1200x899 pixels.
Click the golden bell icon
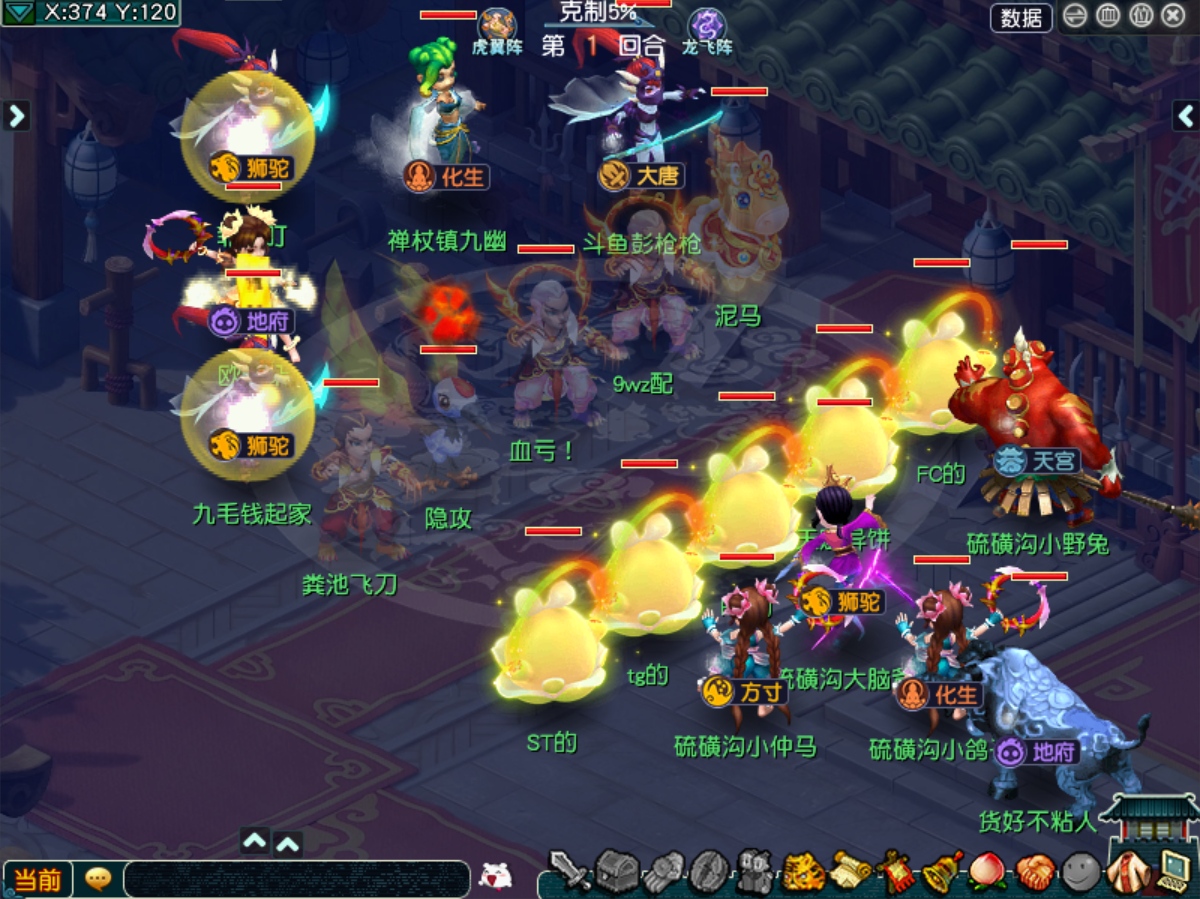point(940,872)
